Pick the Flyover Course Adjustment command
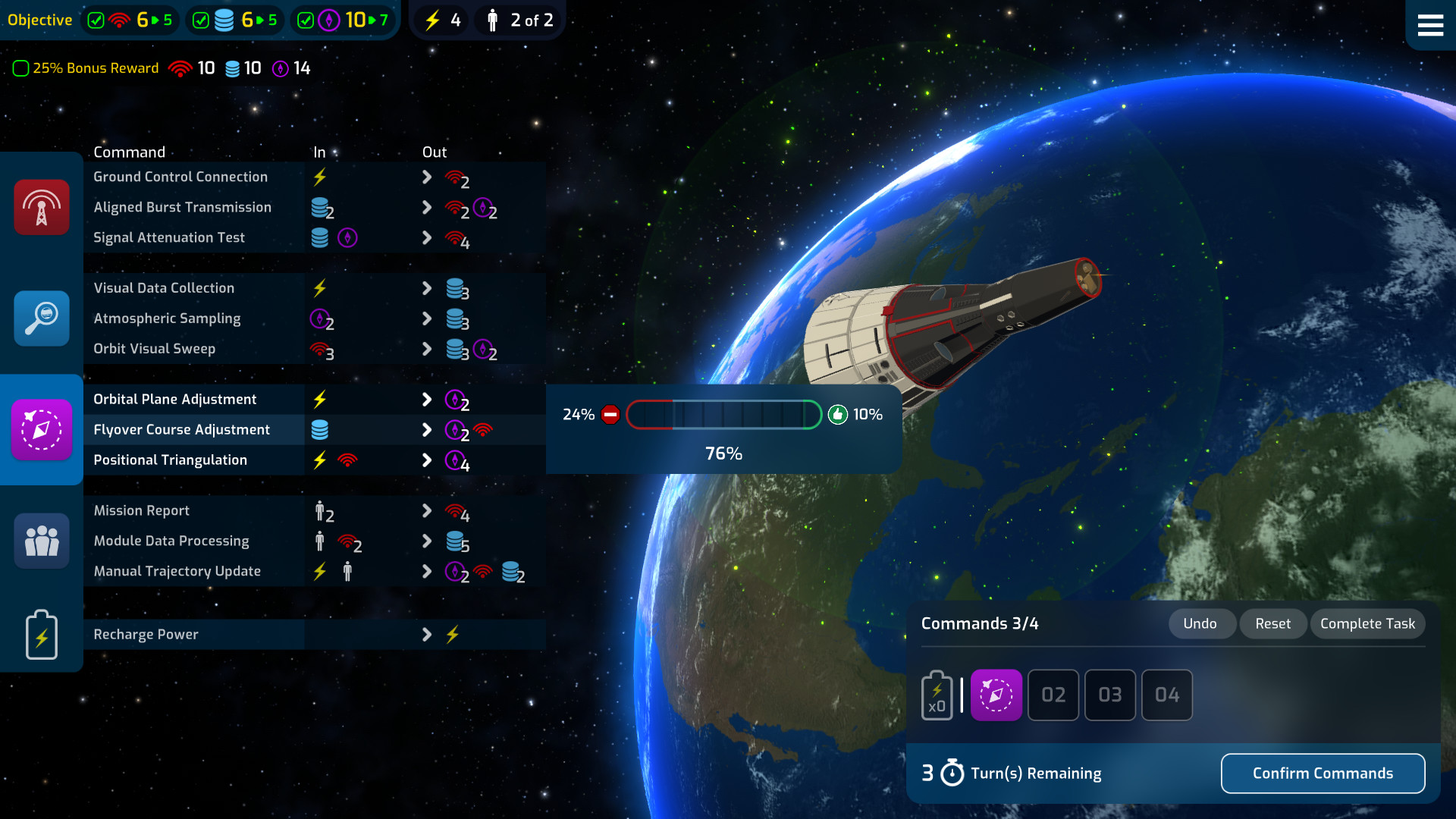The width and height of the screenshot is (1456, 819). (182, 430)
